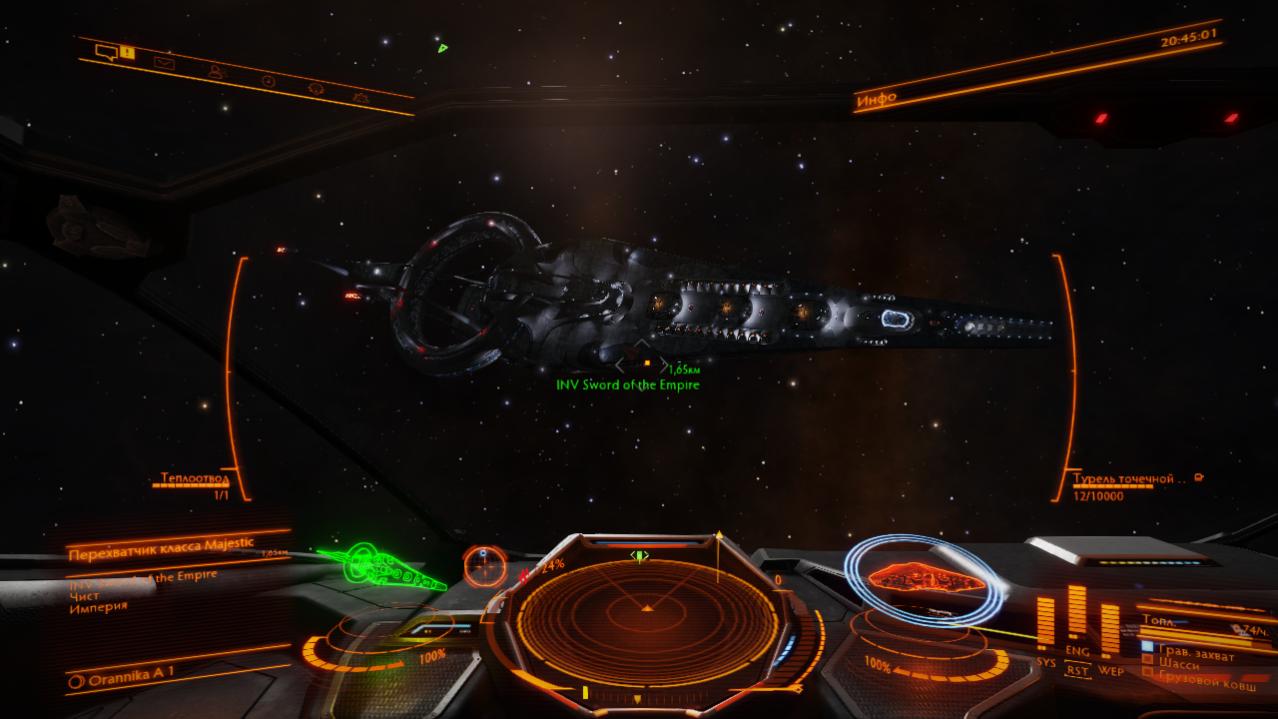This screenshot has width=1278, height=719.
Task: Click the circular radar scanner
Action: click(x=646, y=608)
